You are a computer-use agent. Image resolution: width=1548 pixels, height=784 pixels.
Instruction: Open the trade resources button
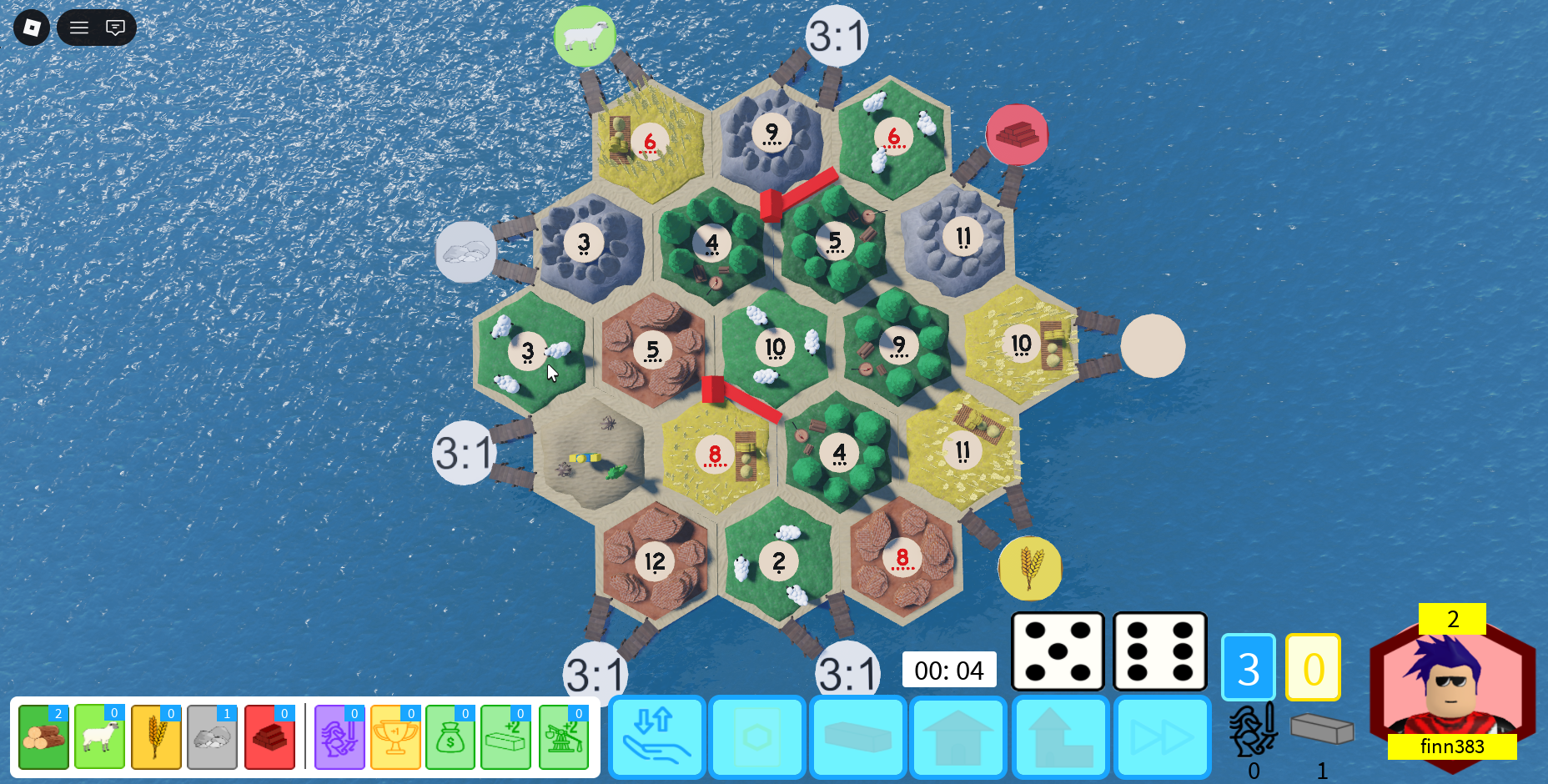[x=656, y=737]
